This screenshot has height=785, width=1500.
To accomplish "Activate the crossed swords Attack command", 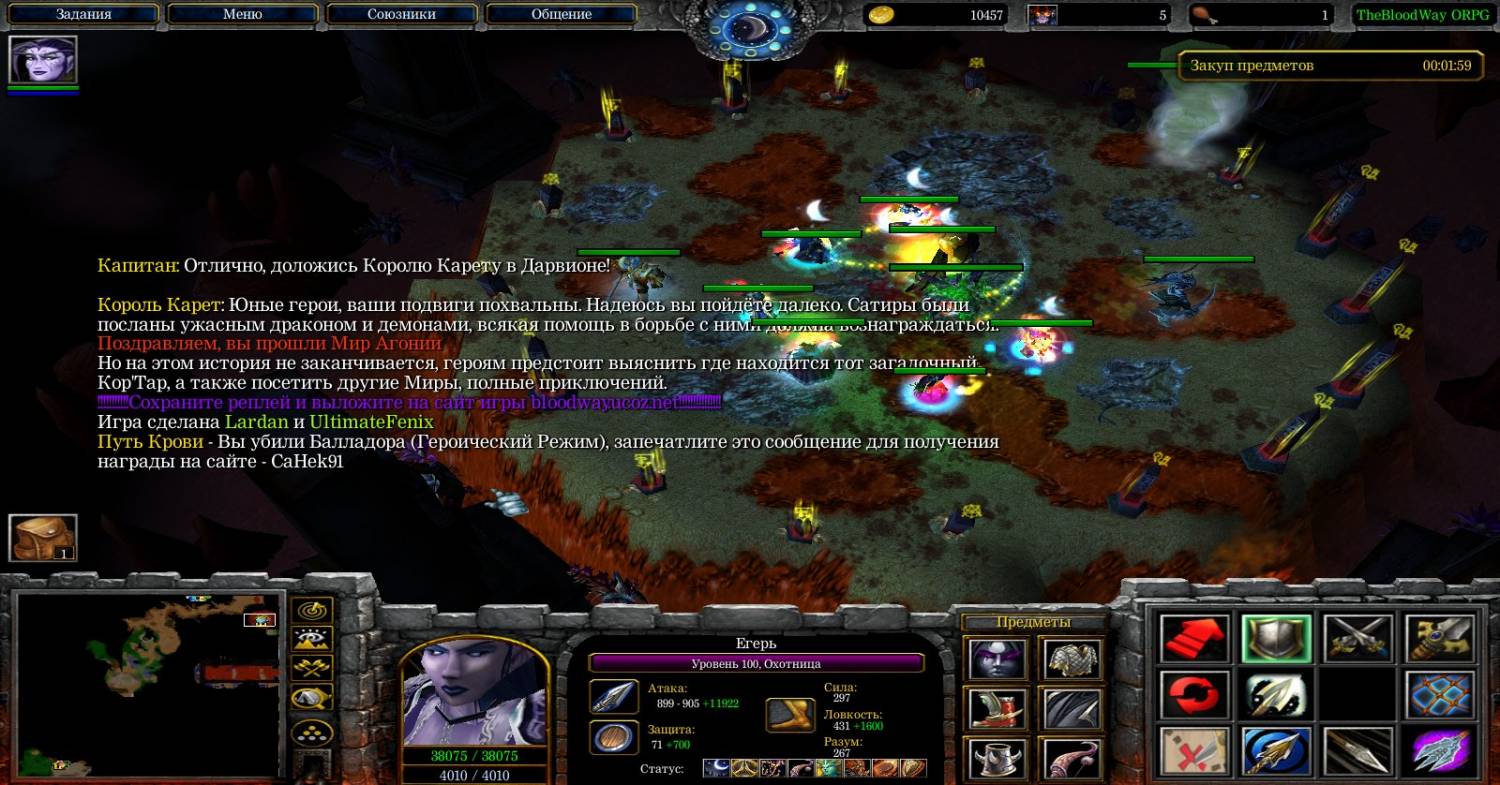I will [x=1358, y=639].
